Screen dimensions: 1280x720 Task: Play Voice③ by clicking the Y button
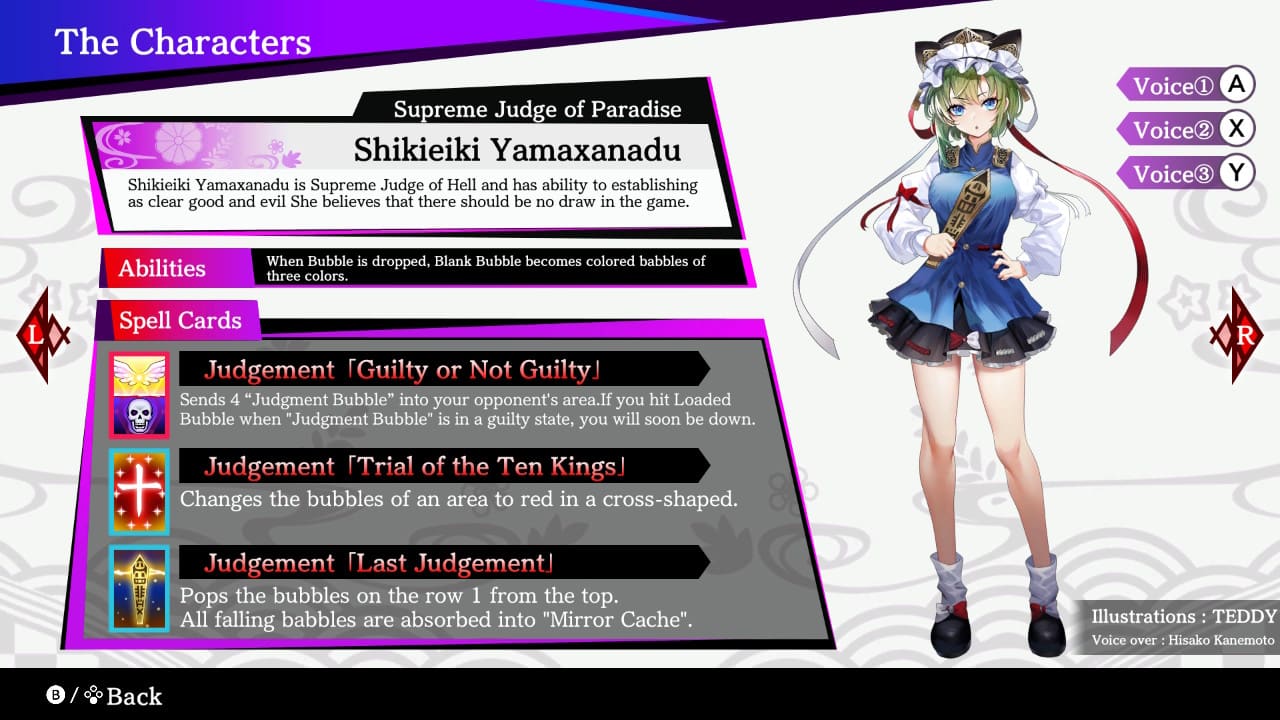1239,172
